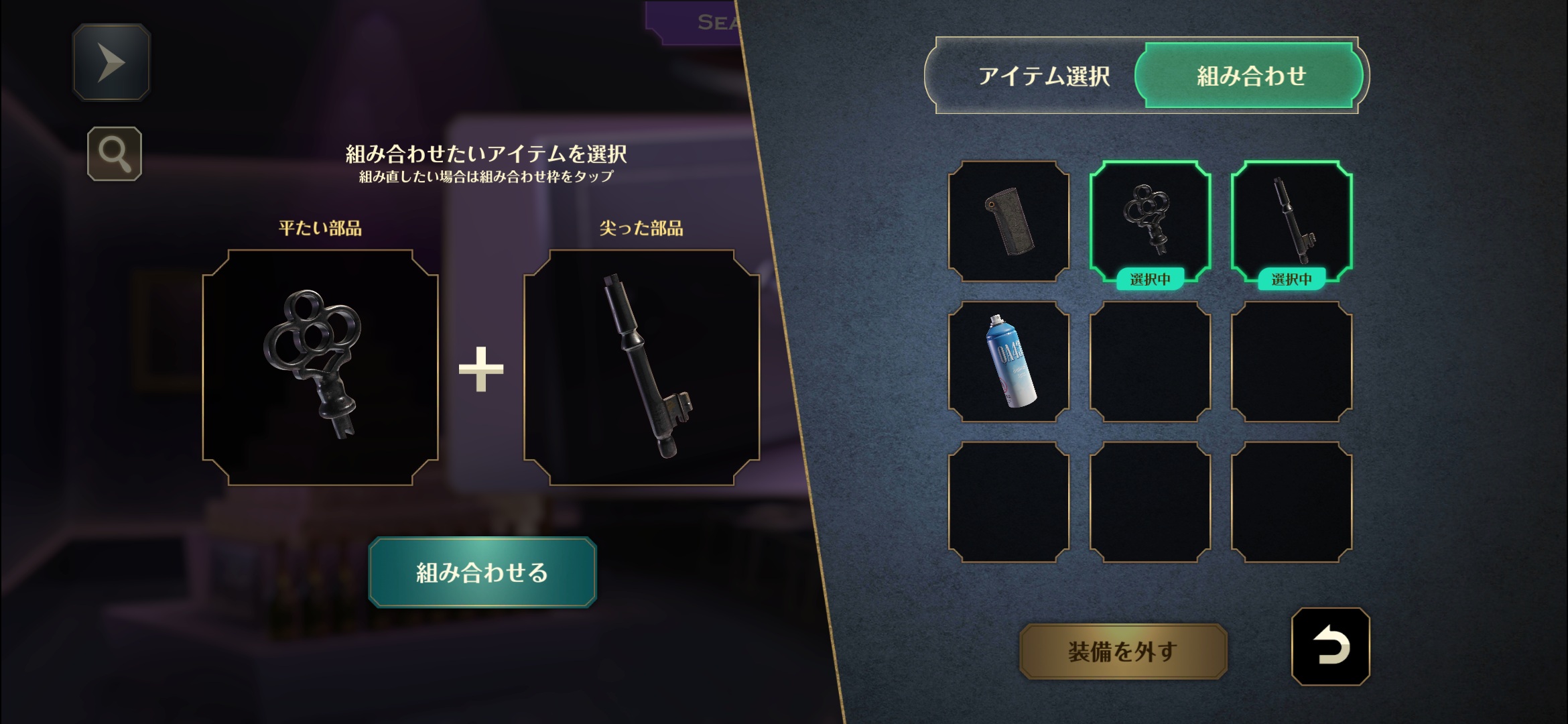Deselect the ornate key head inventory slot

[1150, 221]
